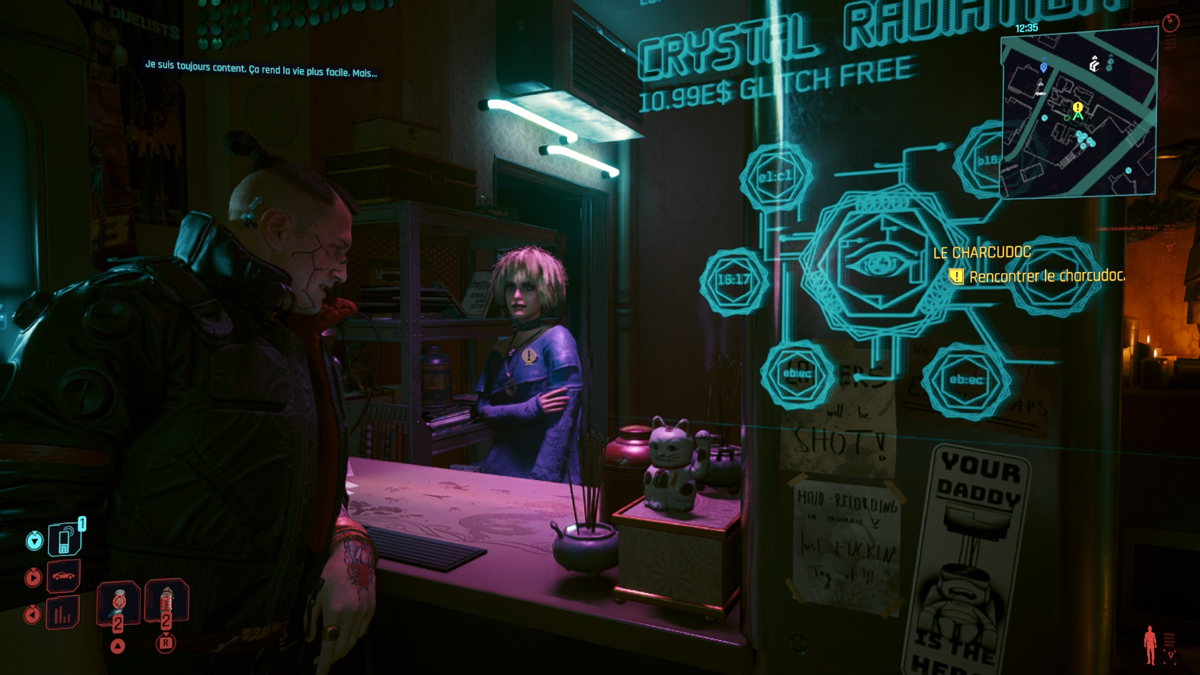
Task: Open the phone with one notification
Action: [63, 540]
